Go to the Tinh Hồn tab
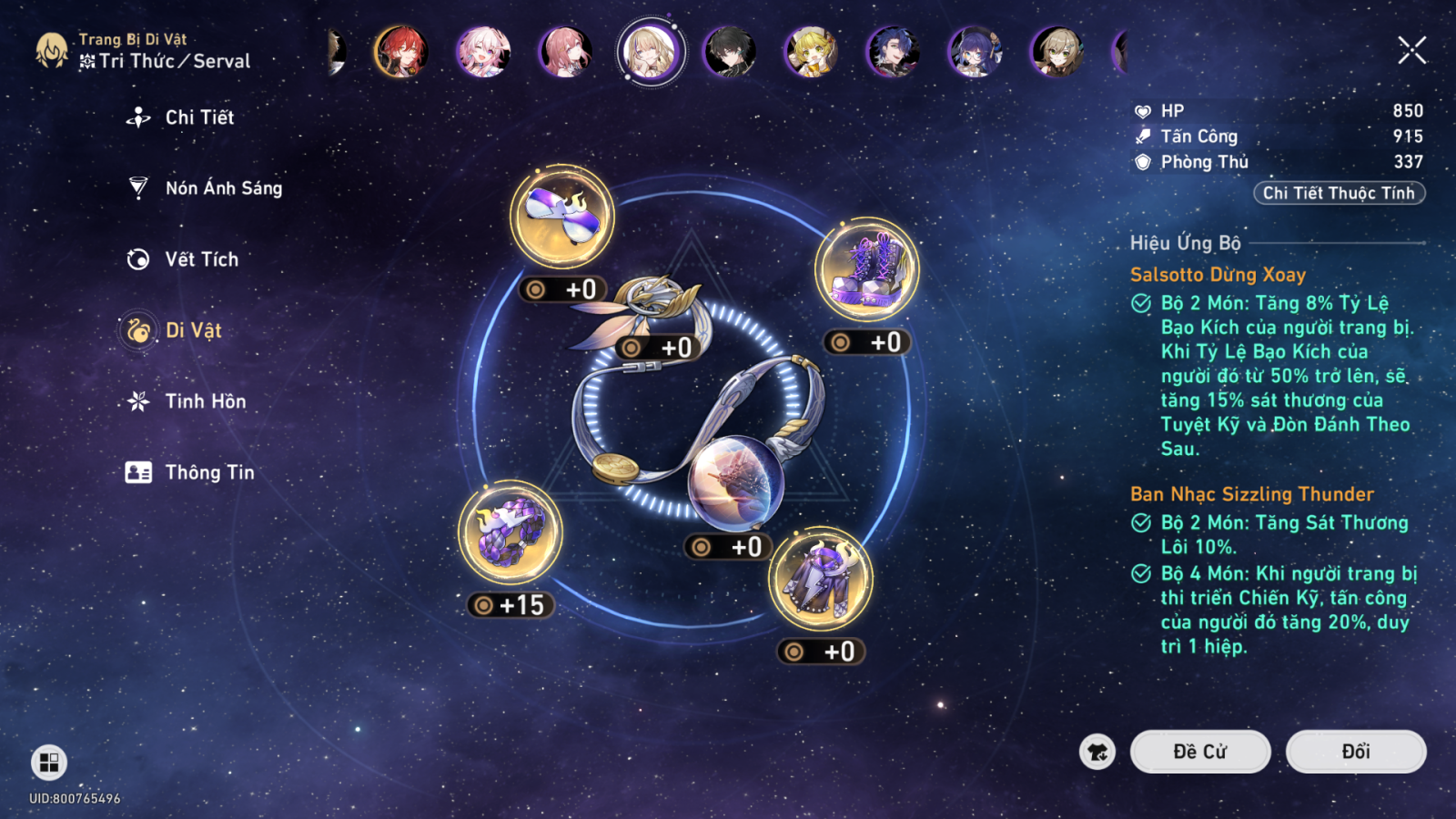This screenshot has height=819, width=1456. (205, 401)
